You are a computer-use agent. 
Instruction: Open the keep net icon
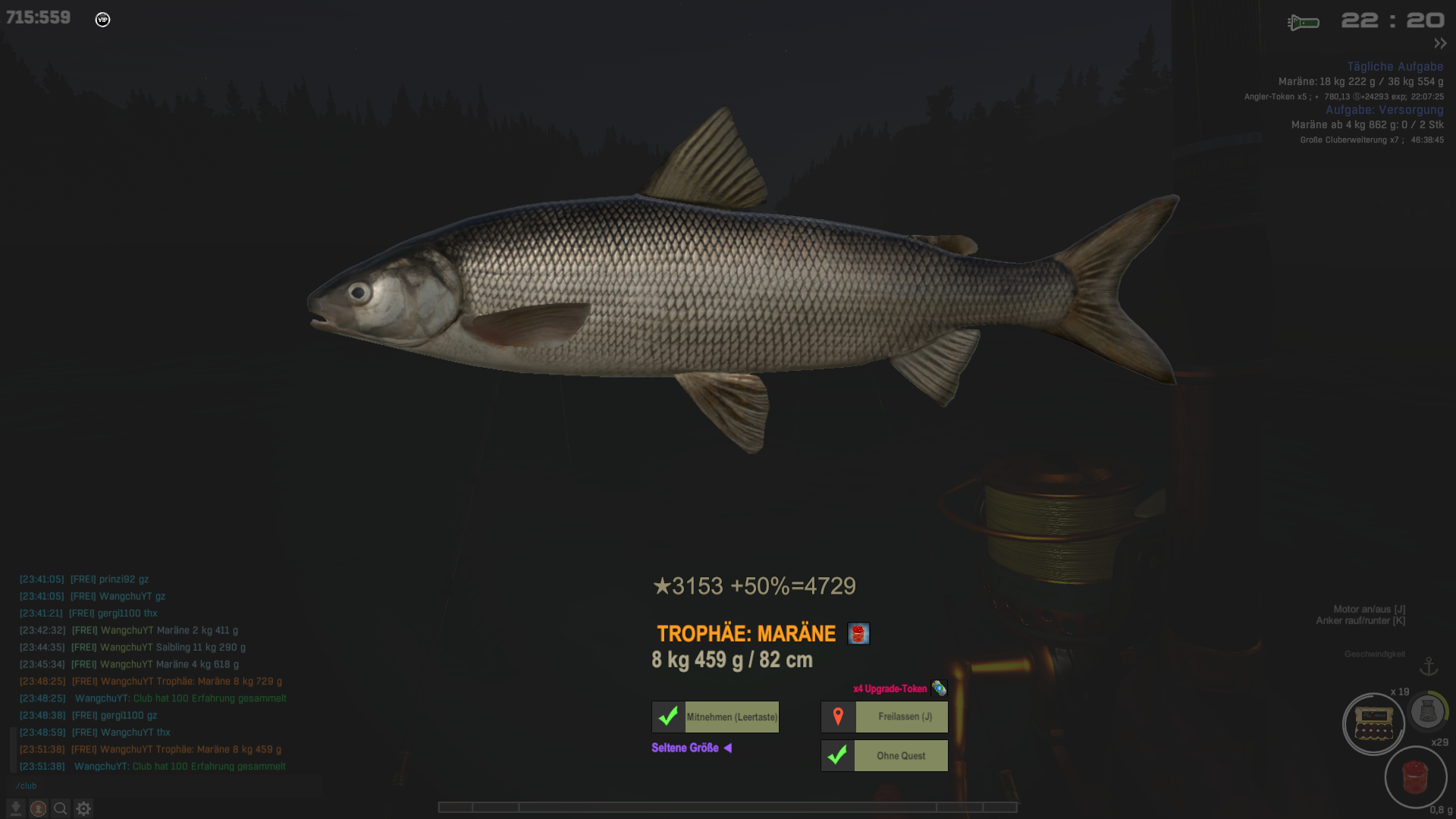1427,711
